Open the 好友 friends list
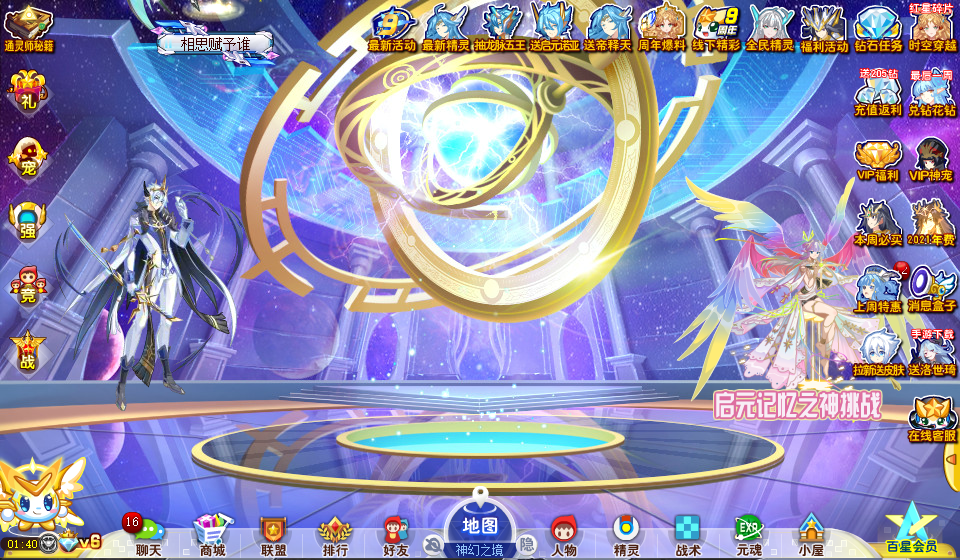Image resolution: width=960 pixels, height=560 pixels. click(396, 535)
